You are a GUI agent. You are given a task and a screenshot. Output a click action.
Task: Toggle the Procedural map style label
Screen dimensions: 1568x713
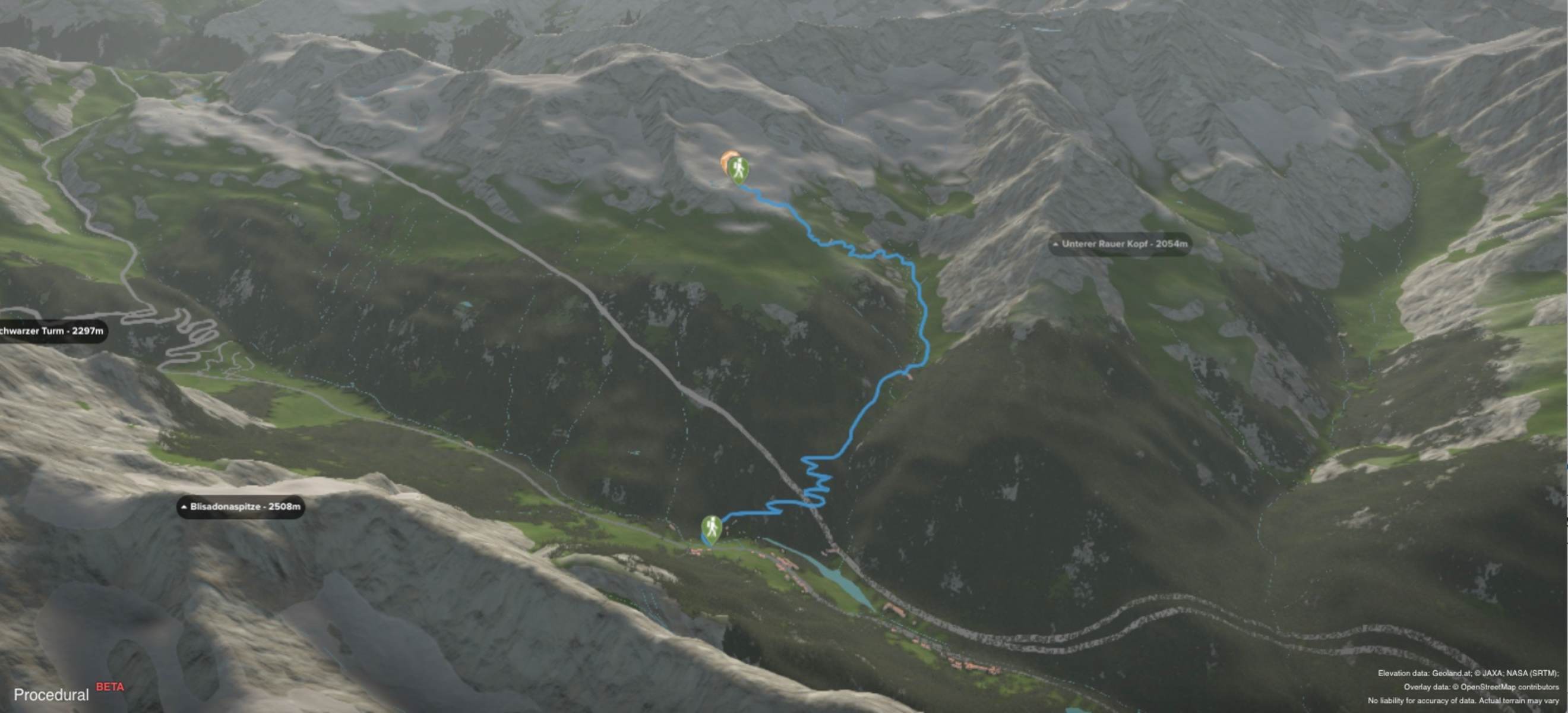pos(51,695)
